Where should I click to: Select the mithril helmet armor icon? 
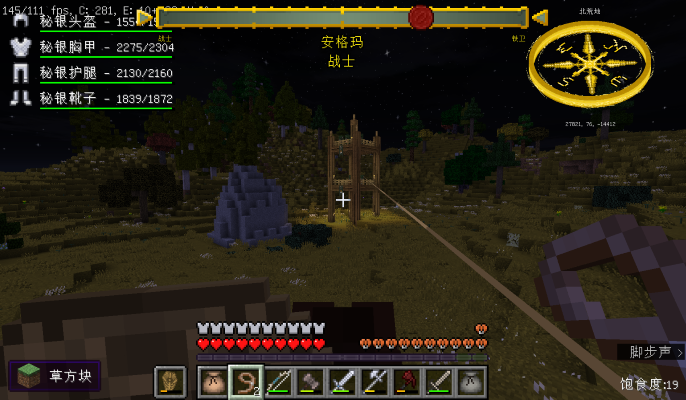20,21
